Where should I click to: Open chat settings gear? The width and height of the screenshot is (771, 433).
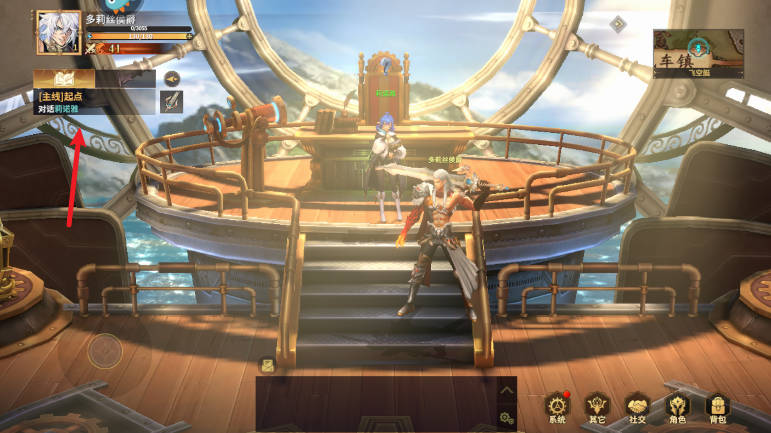coord(507,418)
